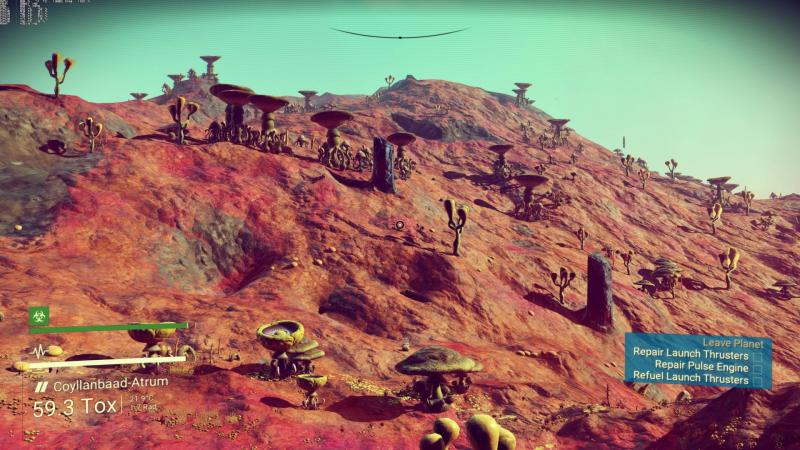Click the green biohazard hazard-protection icon
The image size is (800, 450).
pos(39,314)
